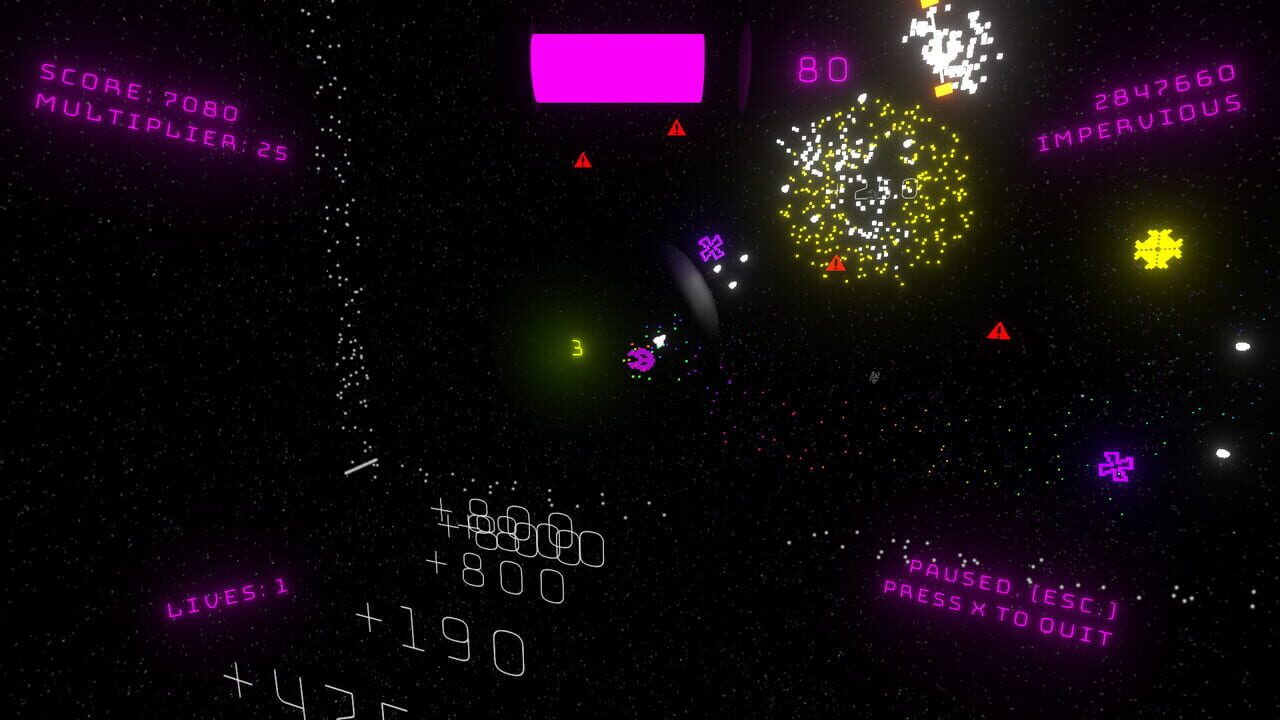Click the yellow 3 pickup indicator
Image resolution: width=1280 pixels, height=720 pixels.
tap(576, 347)
